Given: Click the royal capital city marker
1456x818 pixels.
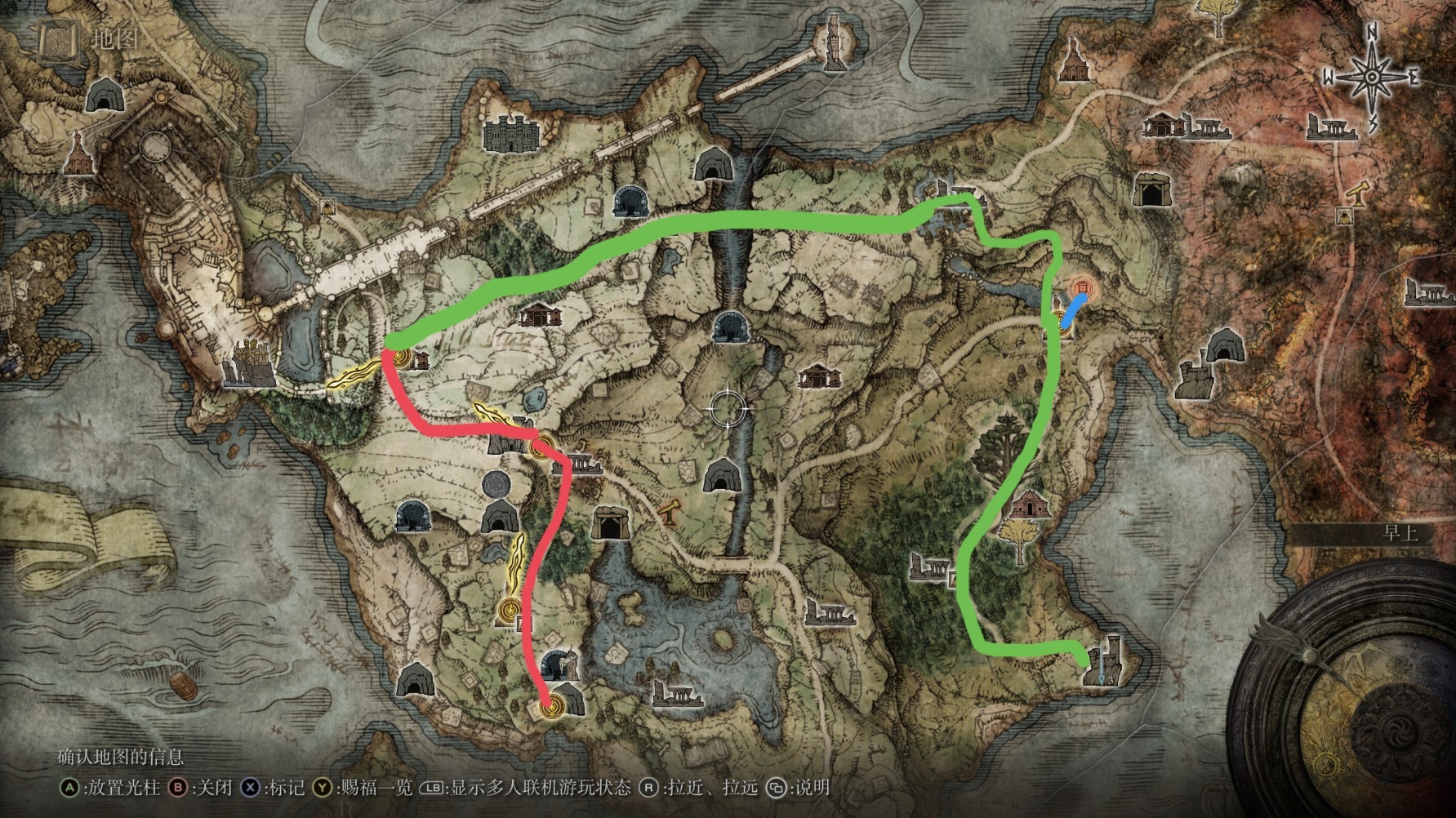Looking at the screenshot, I should point(251,365).
